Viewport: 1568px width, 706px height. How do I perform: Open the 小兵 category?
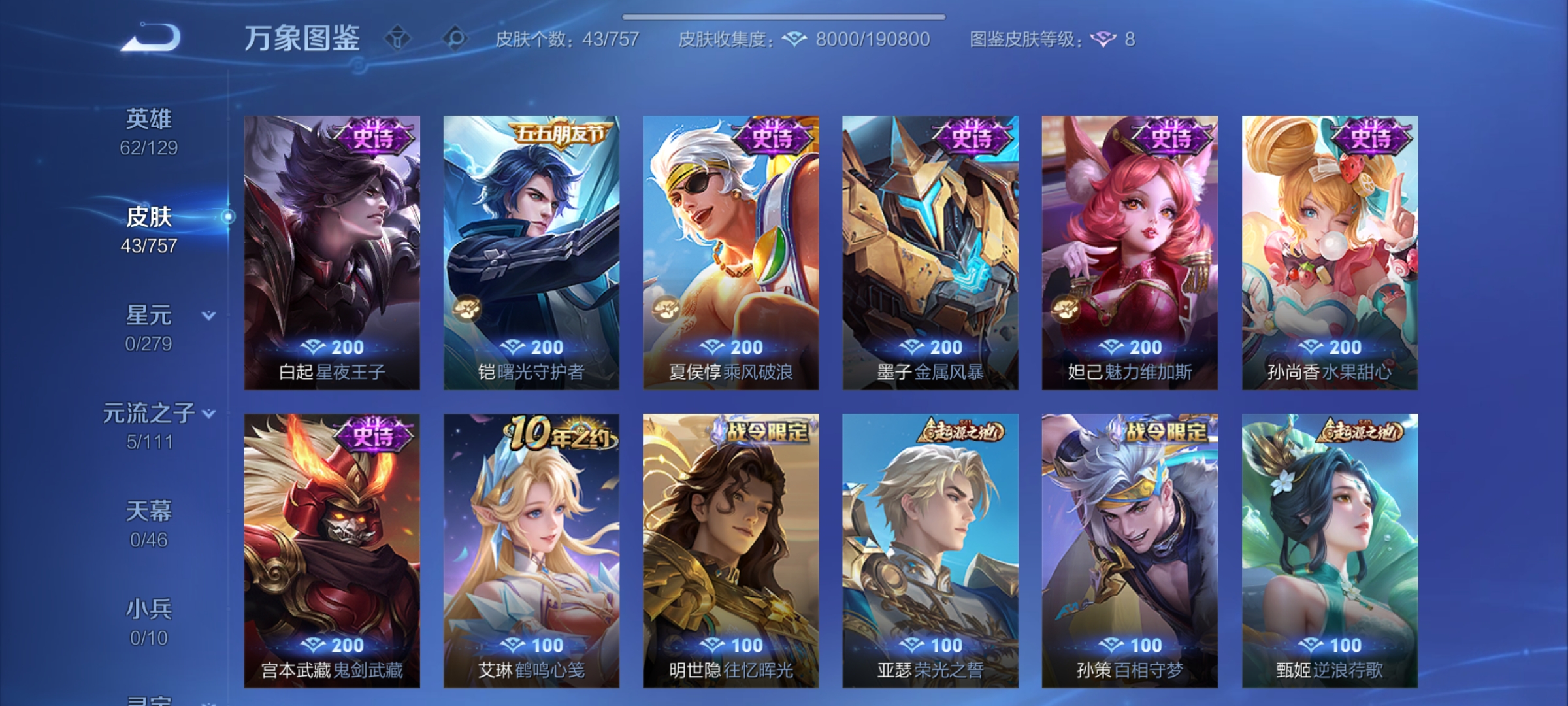tap(151, 608)
